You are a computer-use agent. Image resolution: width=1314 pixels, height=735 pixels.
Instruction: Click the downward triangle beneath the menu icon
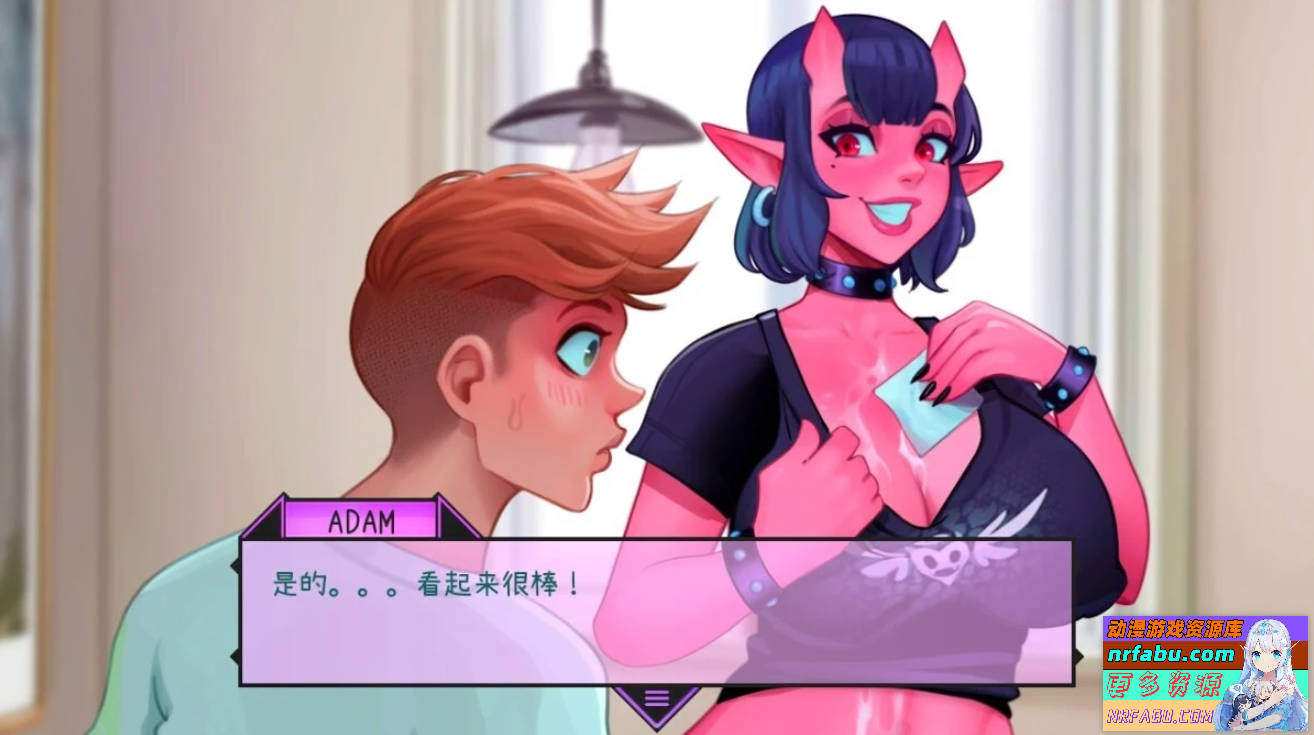[x=659, y=723]
